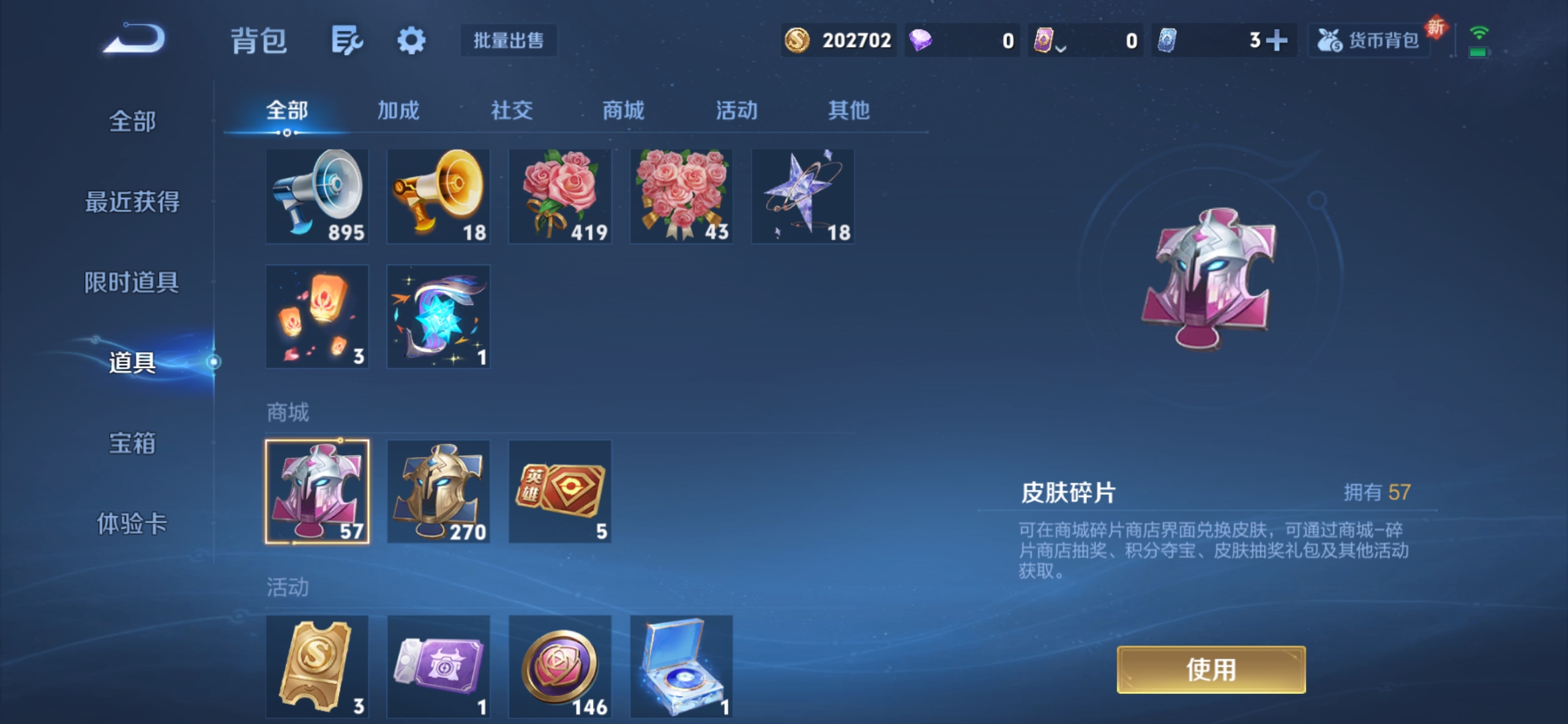The height and width of the screenshot is (724, 1568).
Task: Open the rose bouquet item with 419 count
Action: click(x=560, y=196)
